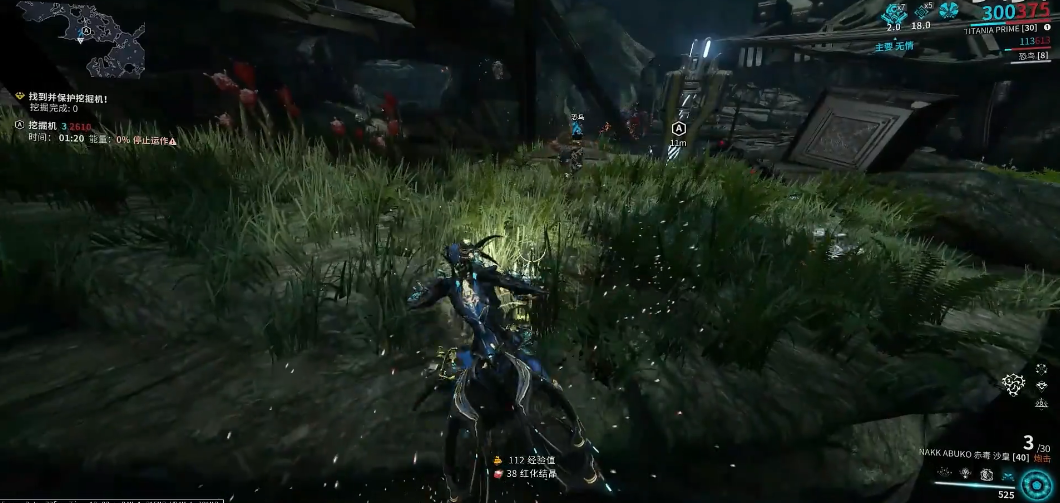The image size is (1060, 503).
Task: Activate the first ability icon in the row
Action: (x=945, y=472)
